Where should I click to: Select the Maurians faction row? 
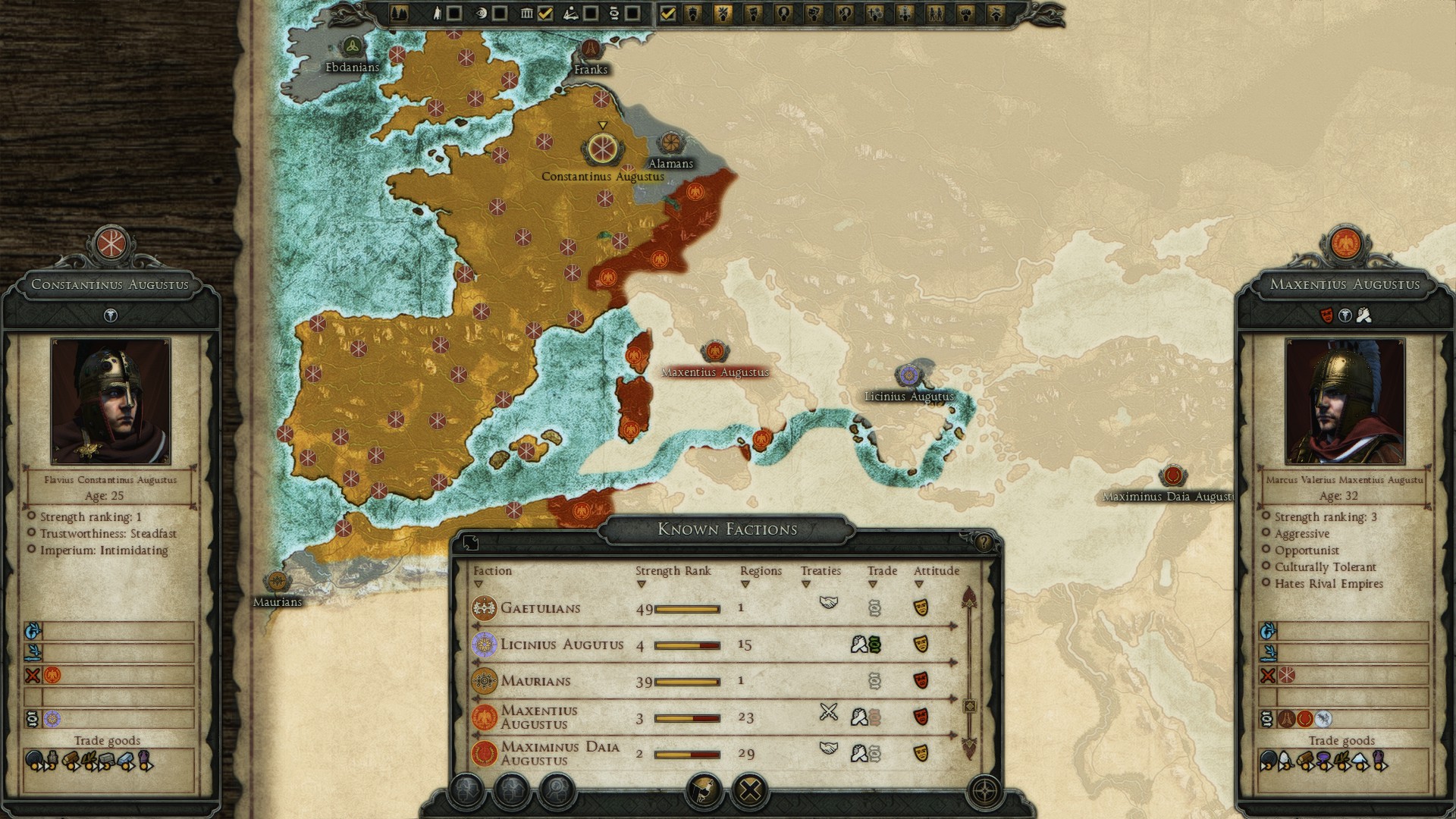(x=535, y=681)
